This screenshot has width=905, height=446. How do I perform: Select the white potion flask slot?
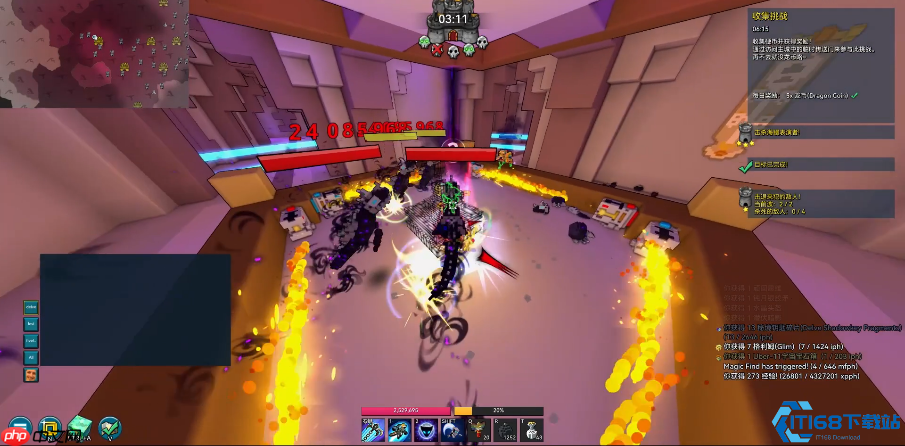(530, 428)
